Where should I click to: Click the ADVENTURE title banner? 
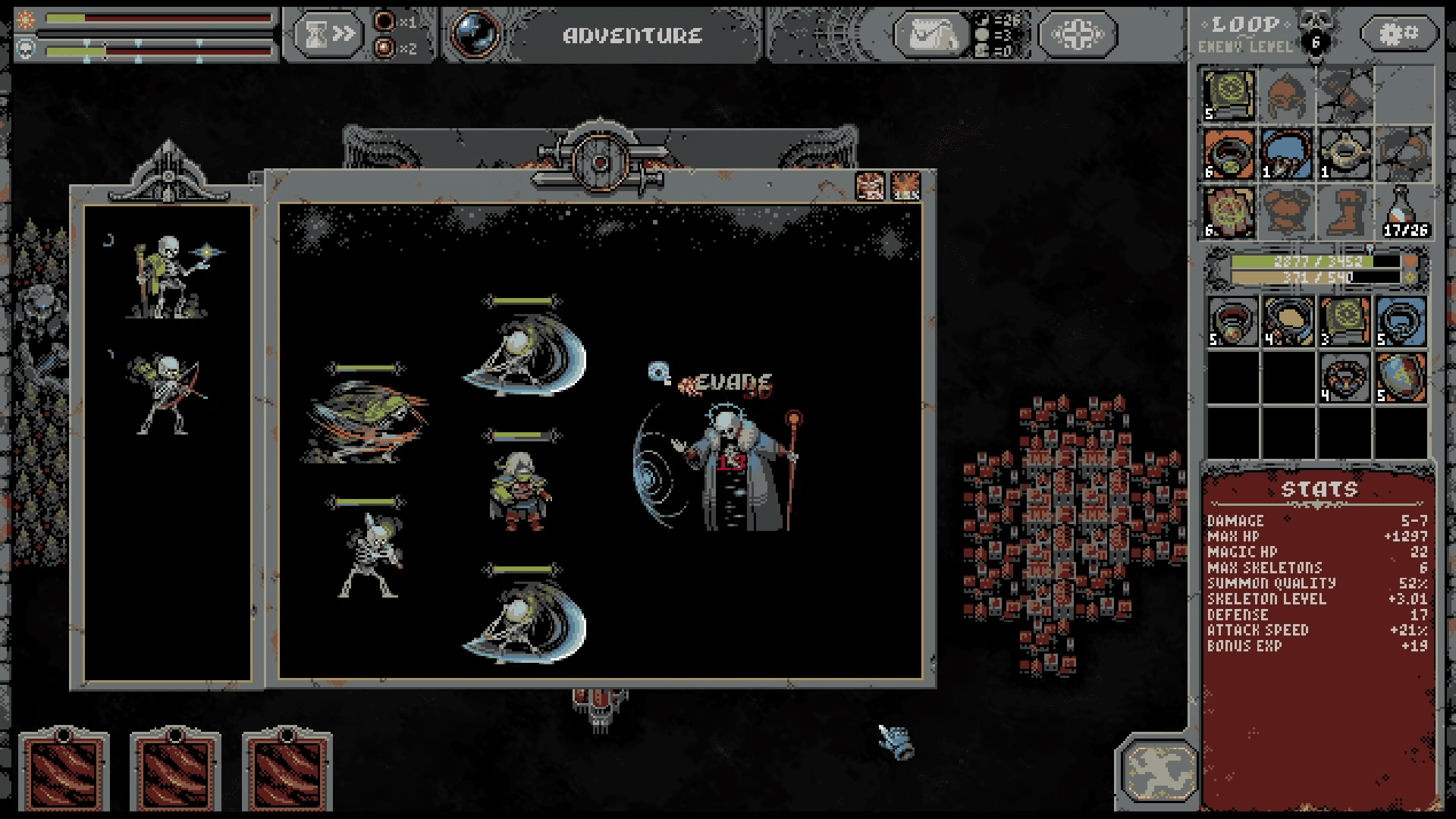632,33
